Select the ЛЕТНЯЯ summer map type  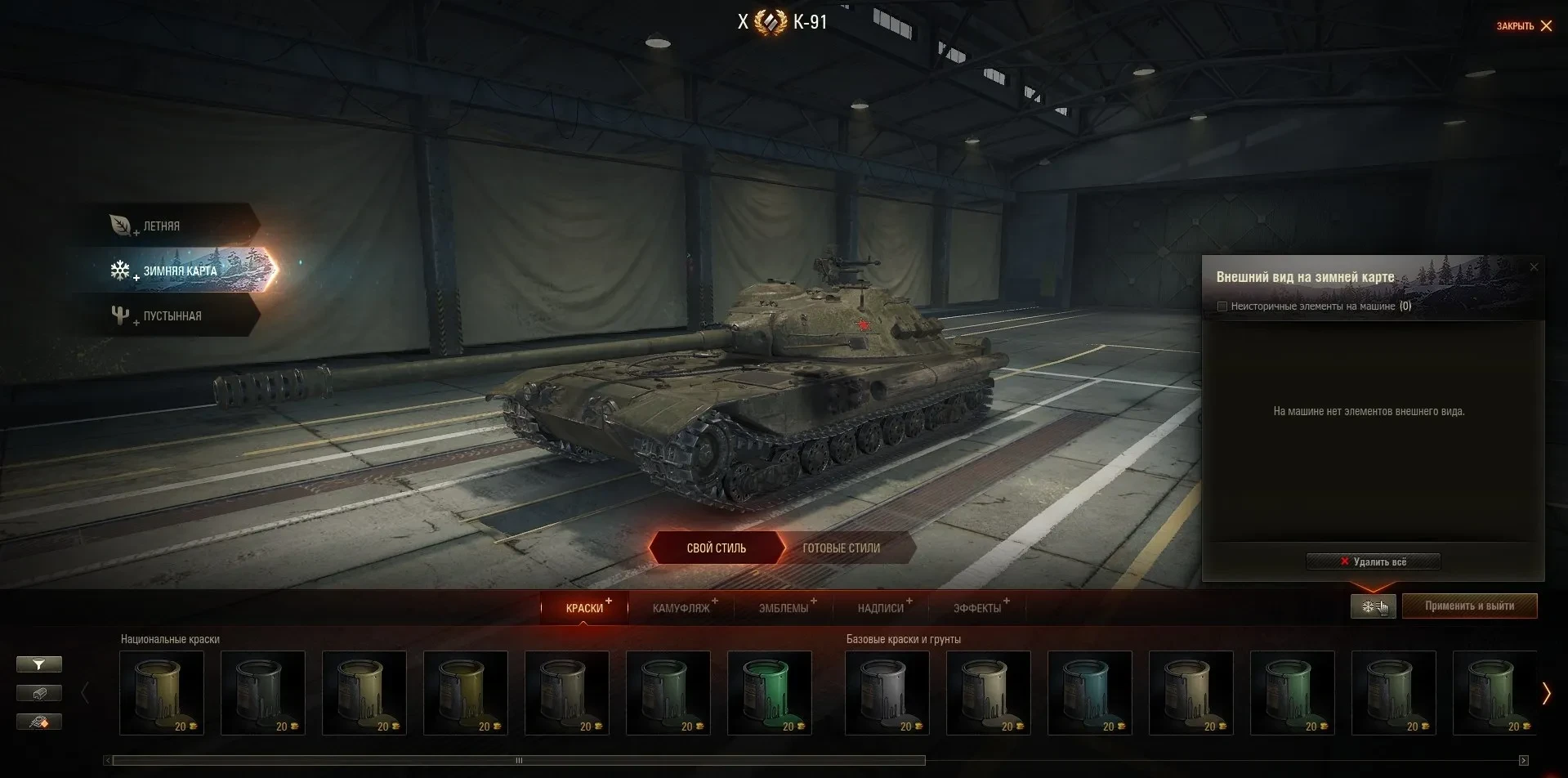tap(161, 226)
